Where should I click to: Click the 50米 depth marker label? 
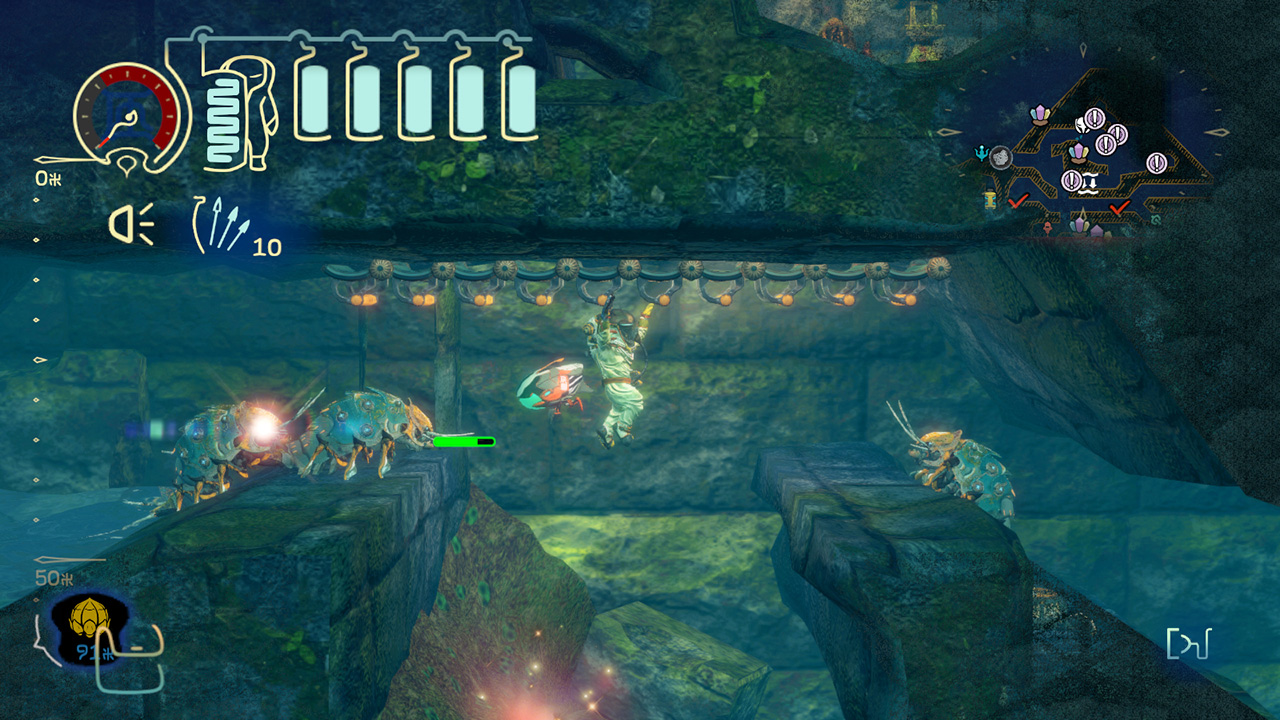click(x=52, y=577)
